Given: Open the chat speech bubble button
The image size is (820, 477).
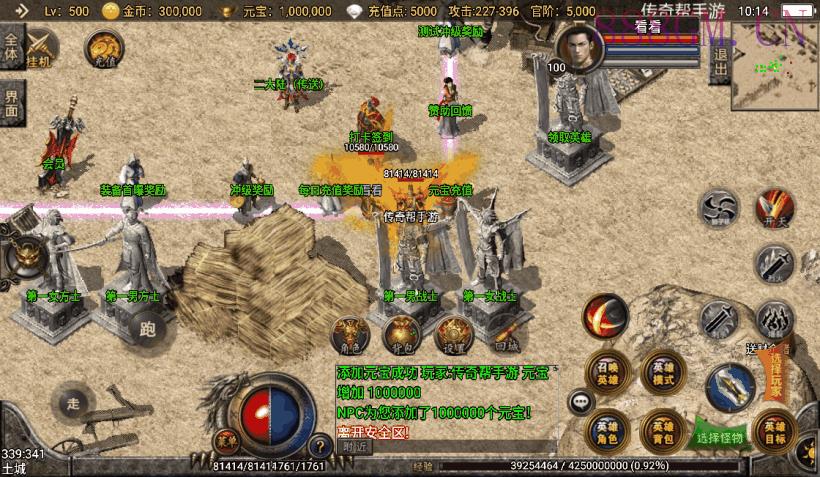Looking at the screenshot, I should pos(580,402).
